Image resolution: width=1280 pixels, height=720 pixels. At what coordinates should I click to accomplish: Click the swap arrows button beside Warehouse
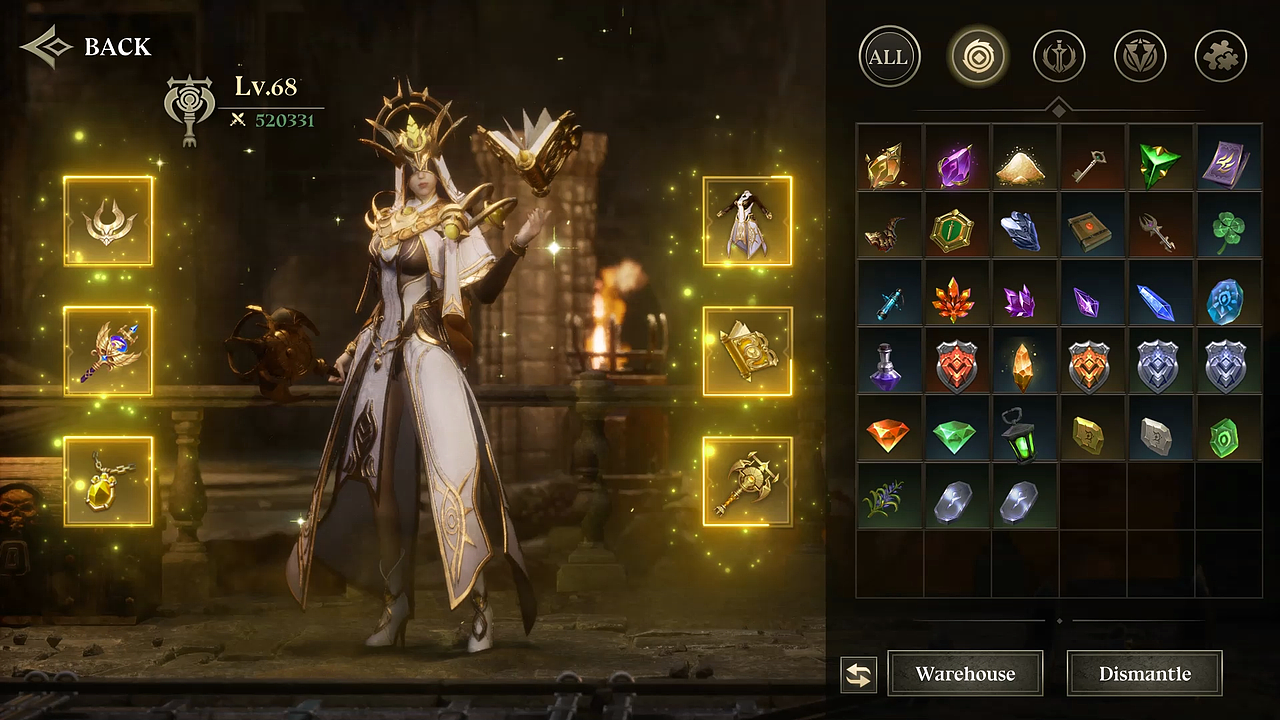pos(858,674)
